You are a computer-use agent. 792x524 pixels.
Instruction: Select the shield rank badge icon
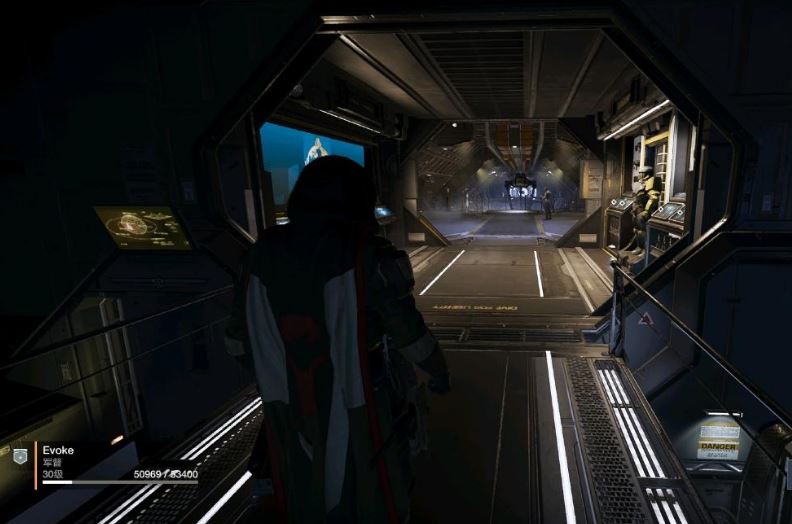click(x=19, y=455)
